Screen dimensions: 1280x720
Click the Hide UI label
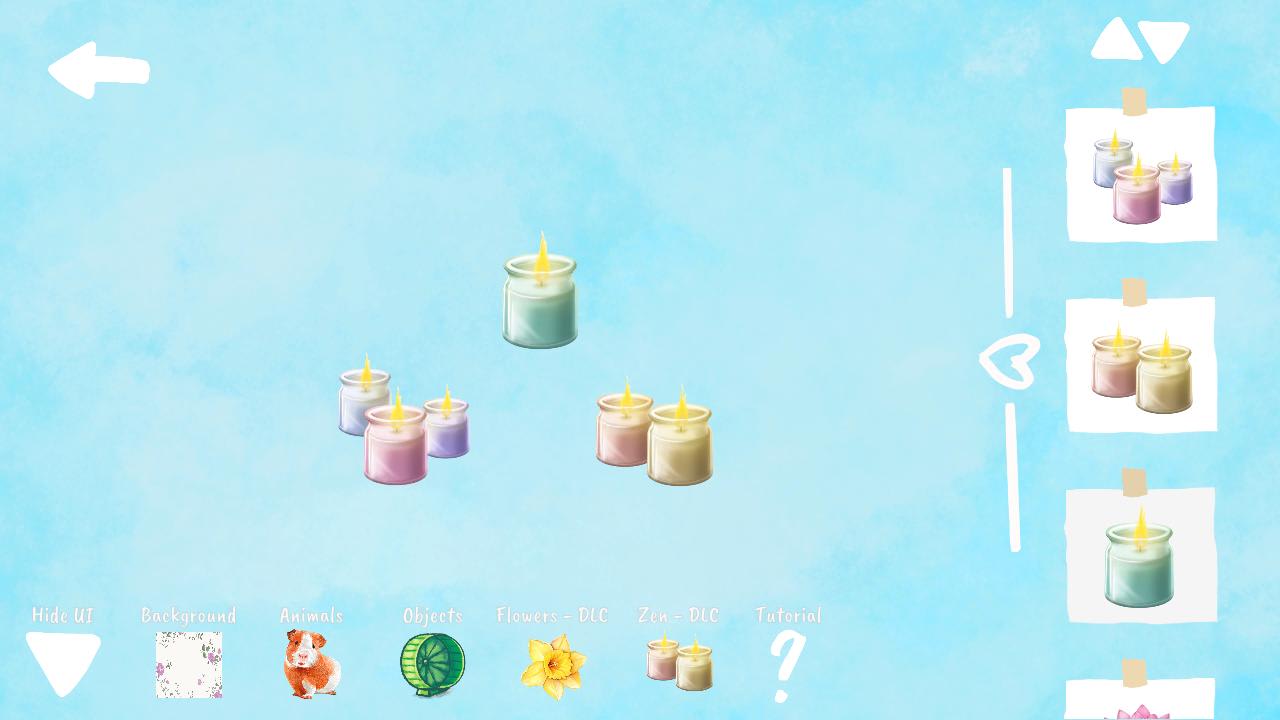(63, 616)
